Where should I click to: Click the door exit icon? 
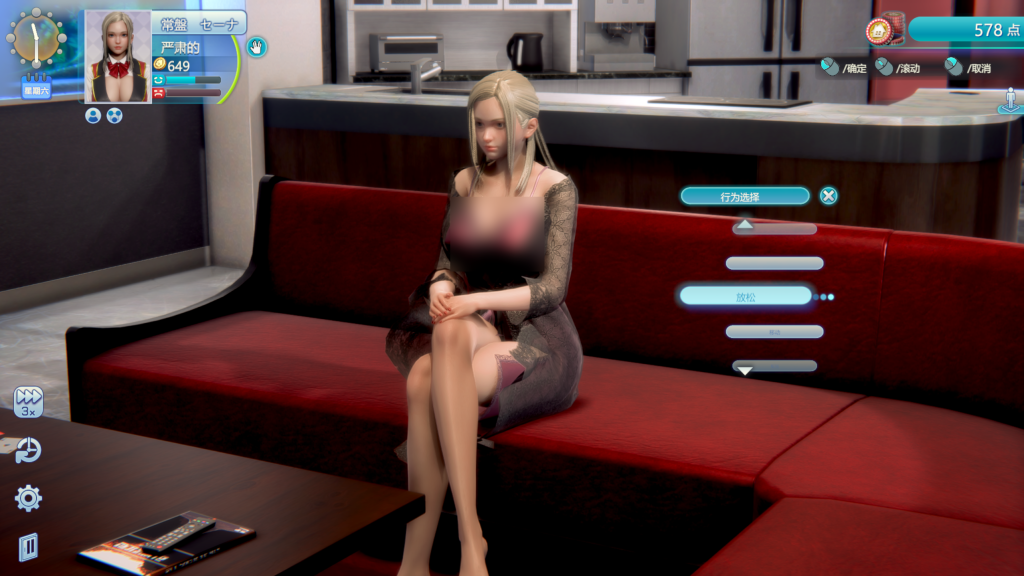(28, 546)
